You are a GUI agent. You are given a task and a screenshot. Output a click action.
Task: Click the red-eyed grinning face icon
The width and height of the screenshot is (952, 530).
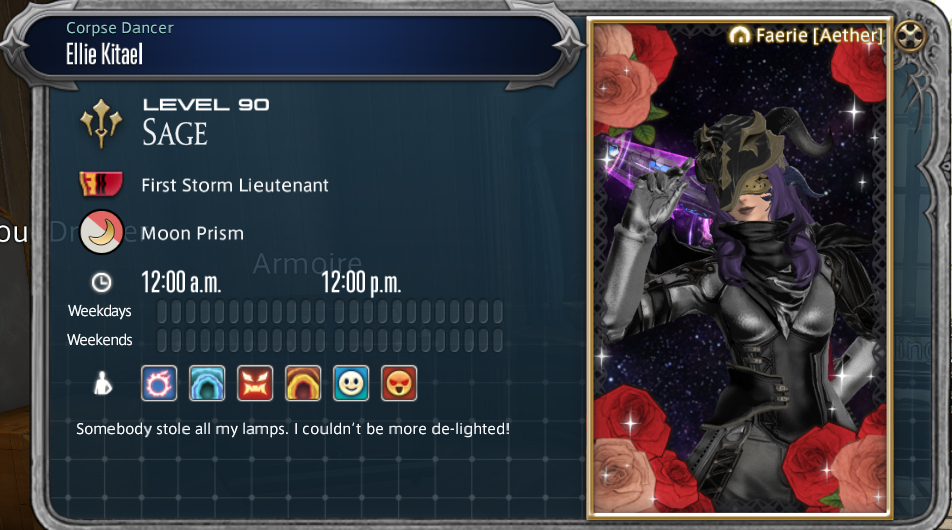(x=399, y=383)
